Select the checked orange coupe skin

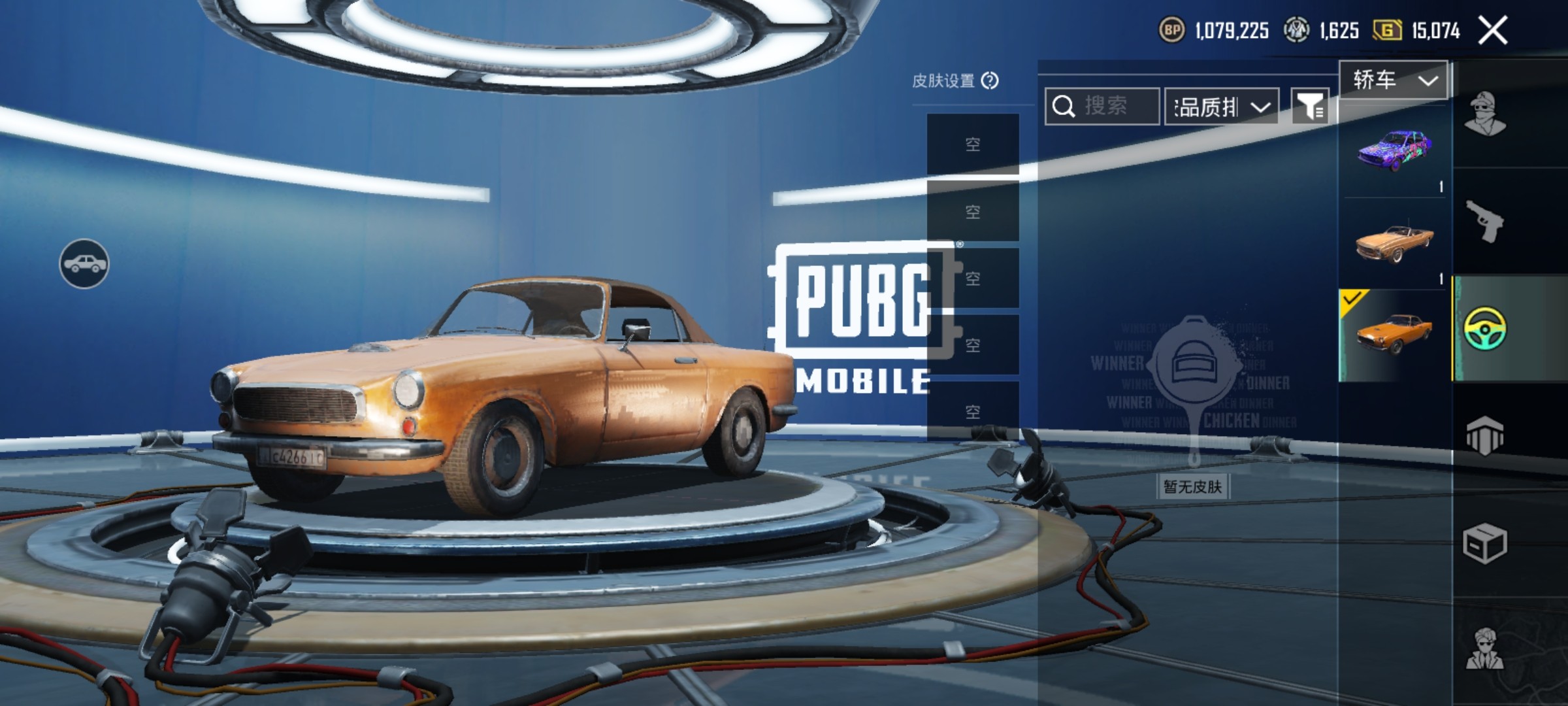pyautogui.click(x=1395, y=335)
